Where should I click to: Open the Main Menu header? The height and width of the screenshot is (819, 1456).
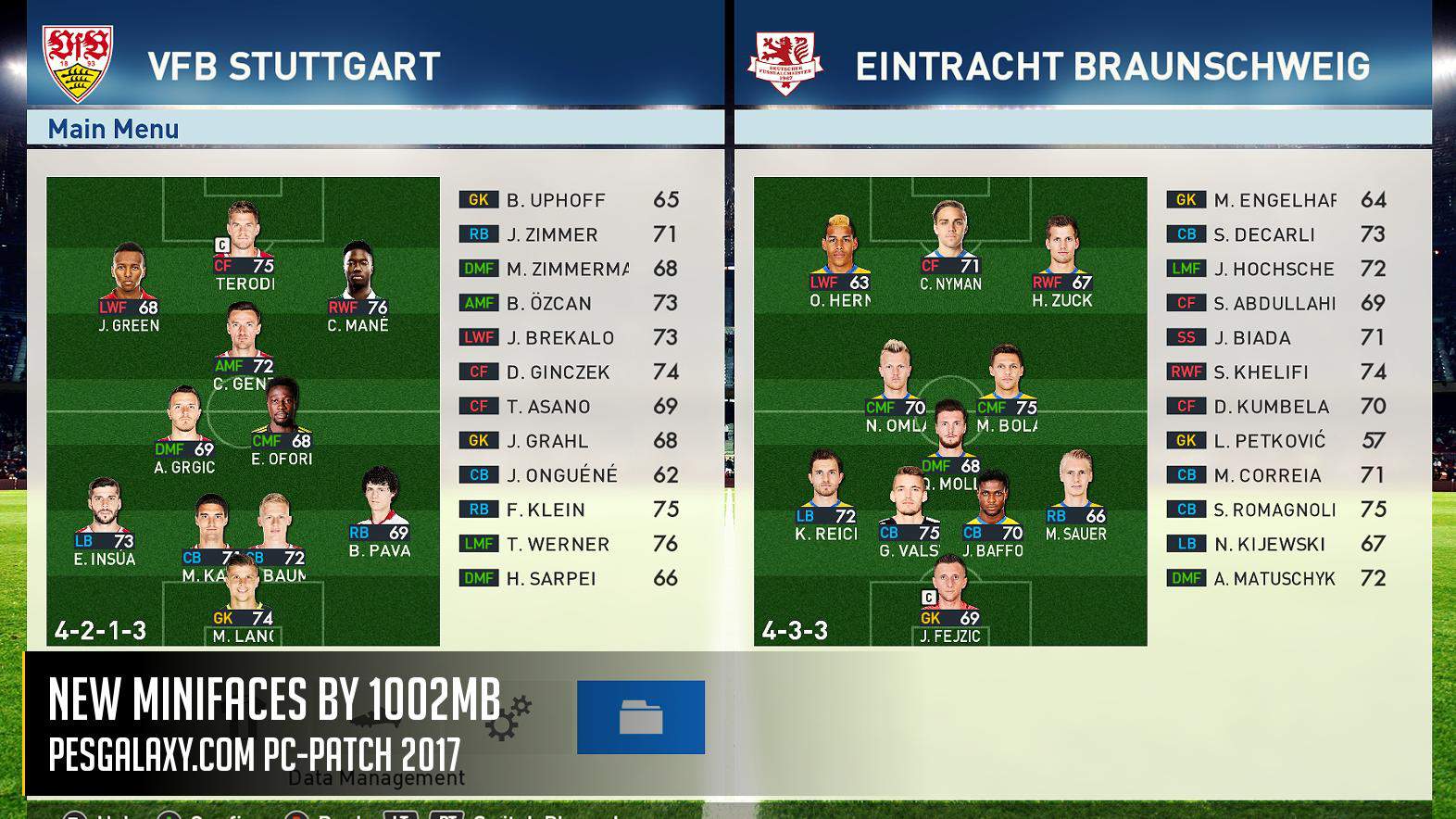pos(113,129)
